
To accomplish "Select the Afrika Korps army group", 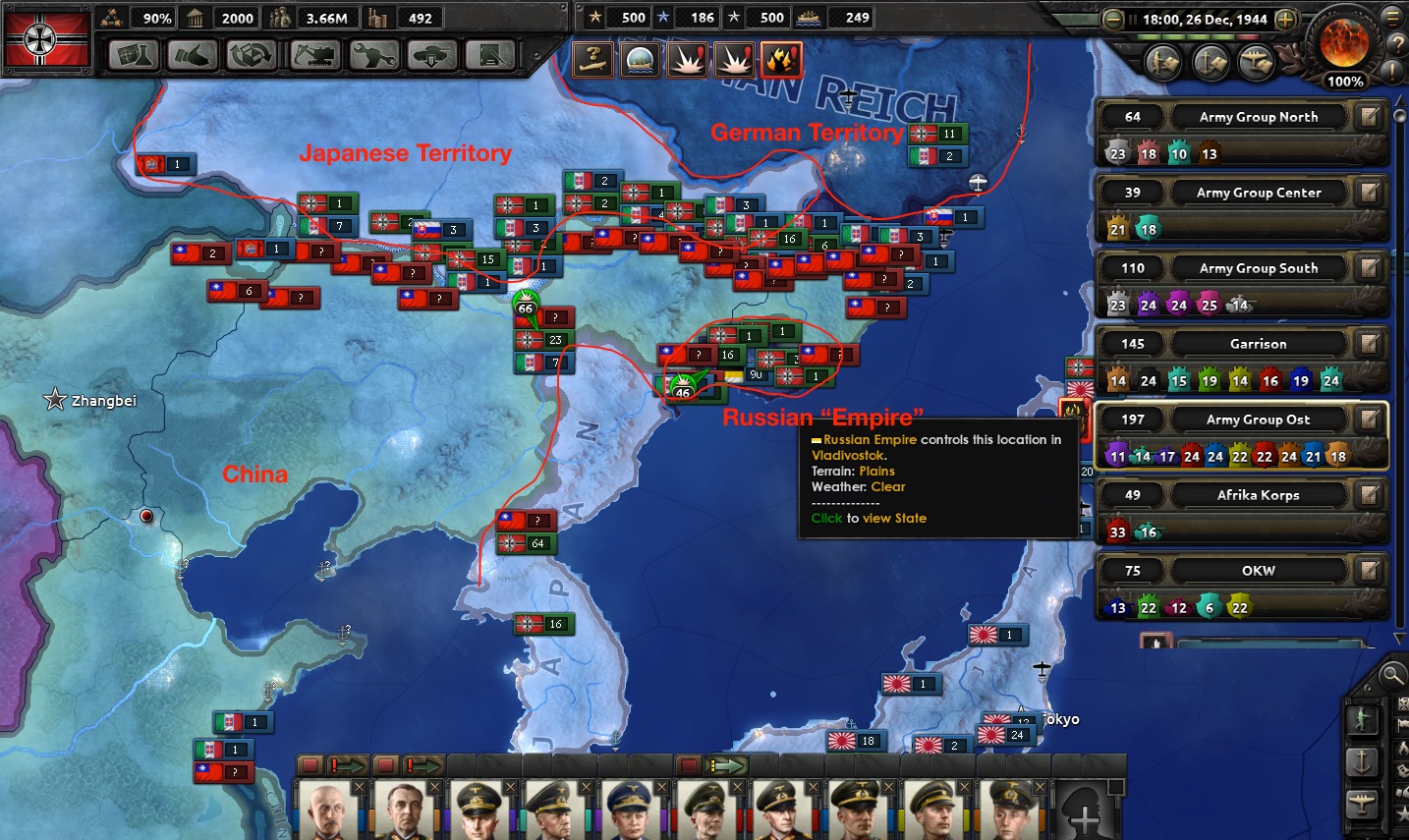I will [1258, 495].
